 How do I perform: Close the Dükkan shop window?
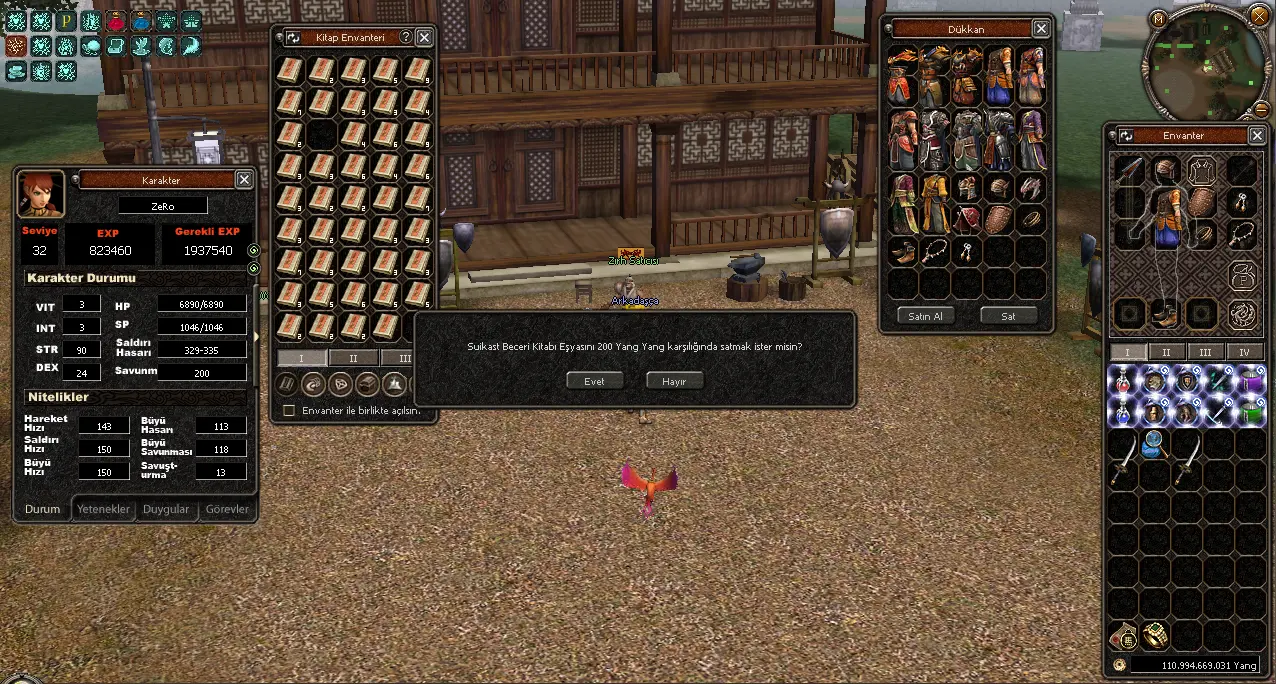pos(1041,29)
